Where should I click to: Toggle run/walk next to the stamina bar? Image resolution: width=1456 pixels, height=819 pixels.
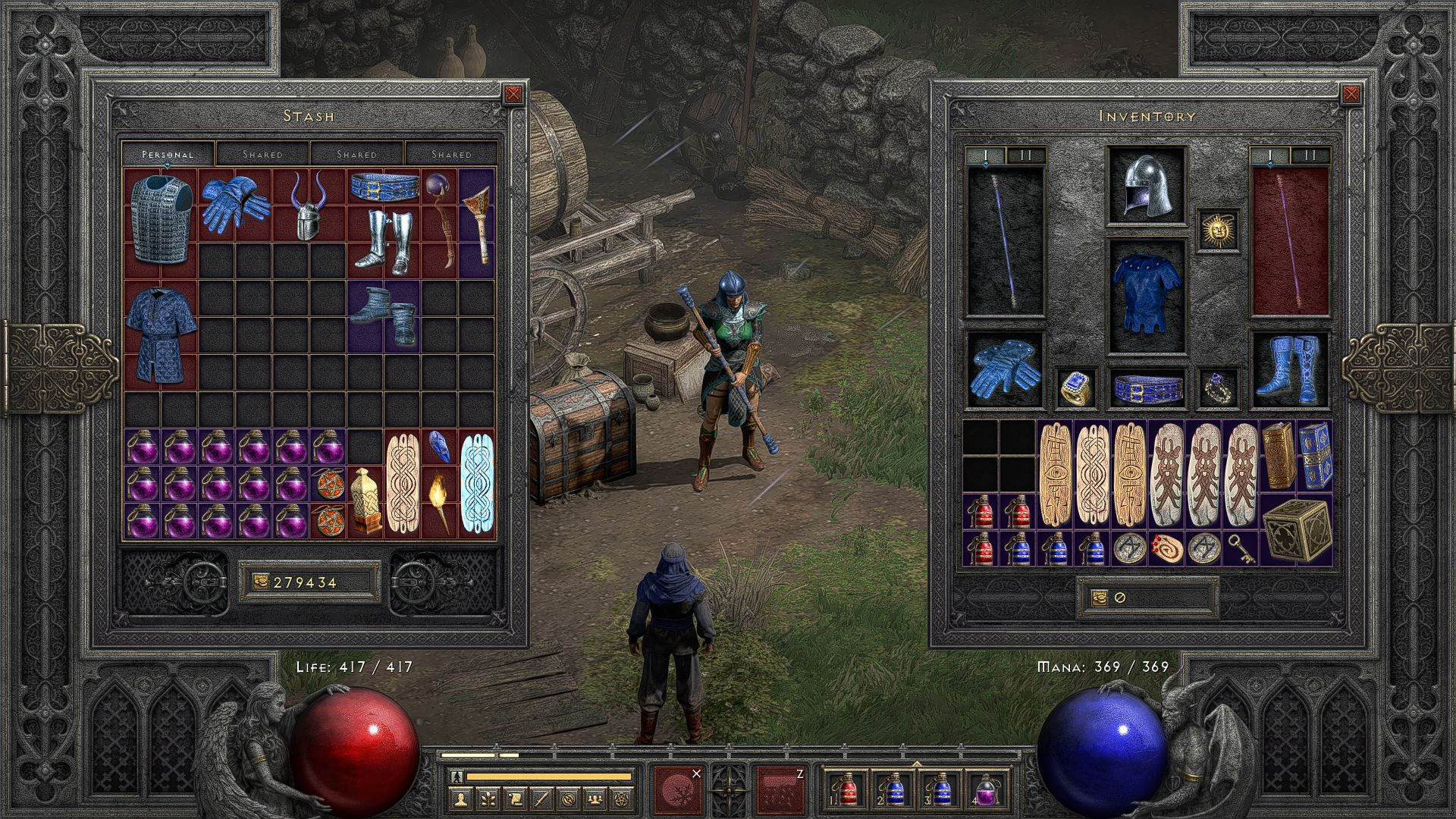457,776
